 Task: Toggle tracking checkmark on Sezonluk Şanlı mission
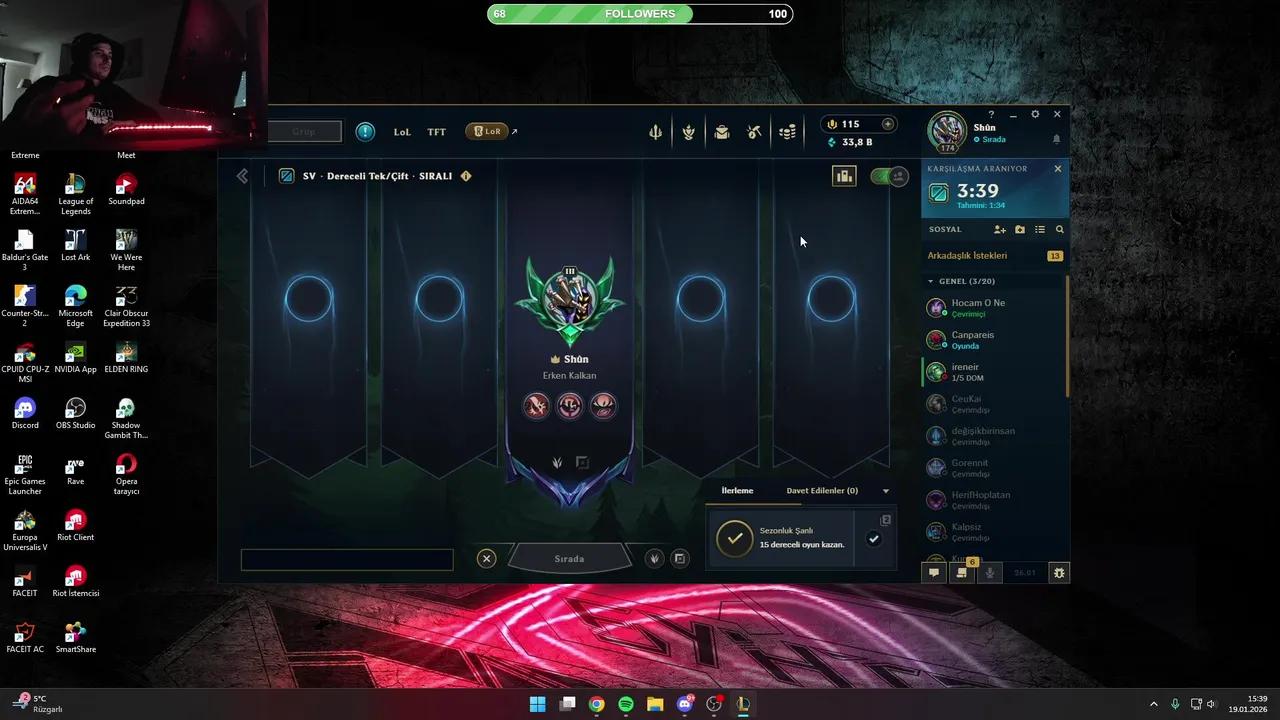(x=874, y=538)
